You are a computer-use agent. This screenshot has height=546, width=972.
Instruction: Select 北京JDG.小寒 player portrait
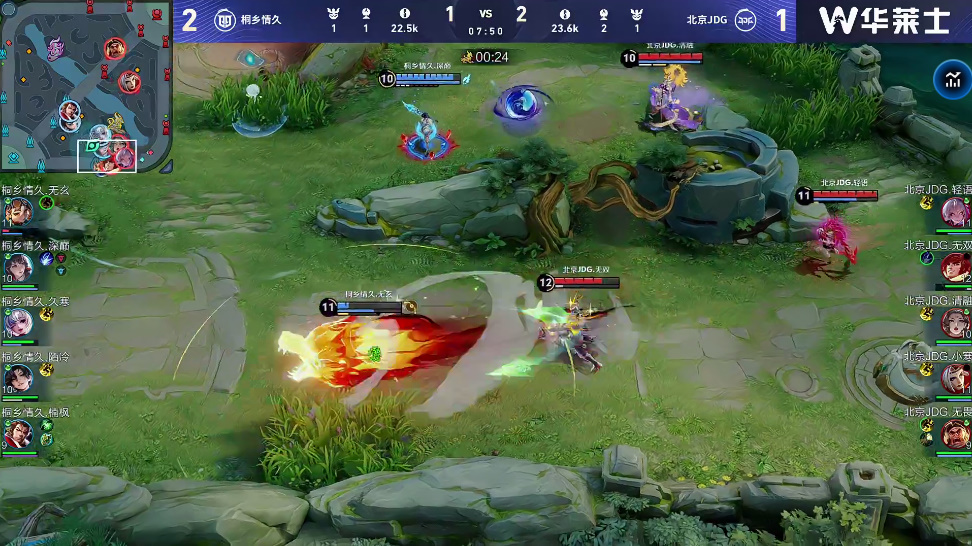[x=954, y=378]
